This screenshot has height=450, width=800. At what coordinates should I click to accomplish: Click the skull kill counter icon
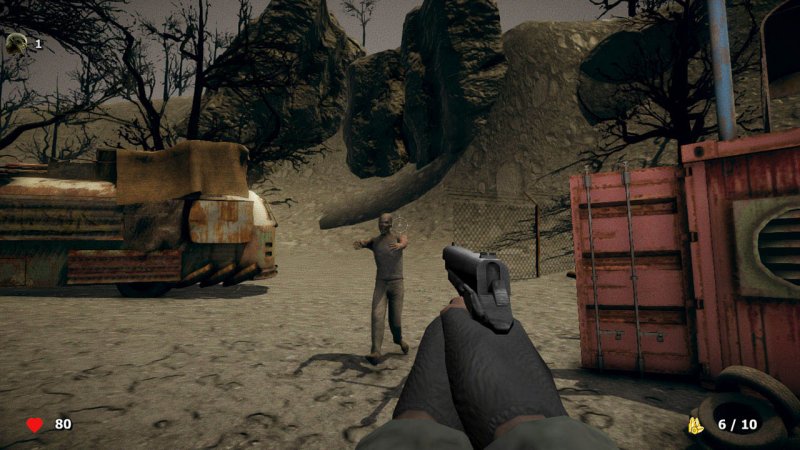pyautogui.click(x=17, y=43)
